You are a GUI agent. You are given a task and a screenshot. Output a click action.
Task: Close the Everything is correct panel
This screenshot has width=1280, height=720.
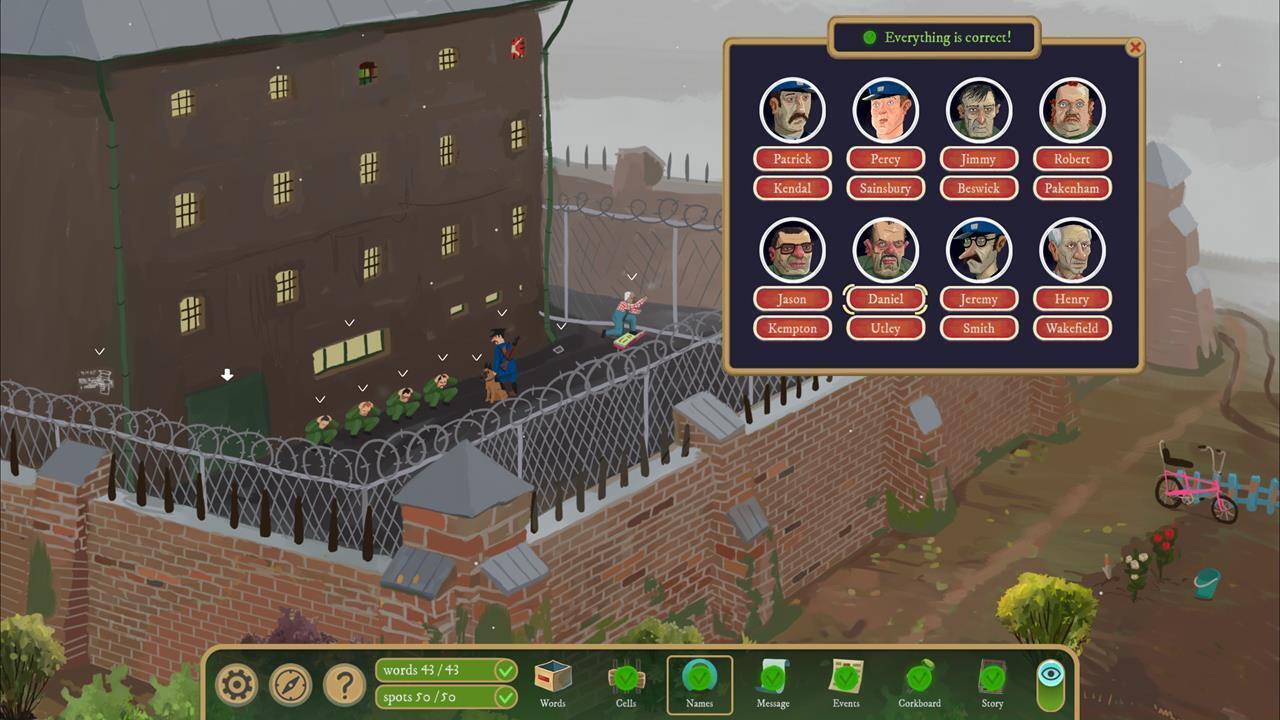point(1136,48)
